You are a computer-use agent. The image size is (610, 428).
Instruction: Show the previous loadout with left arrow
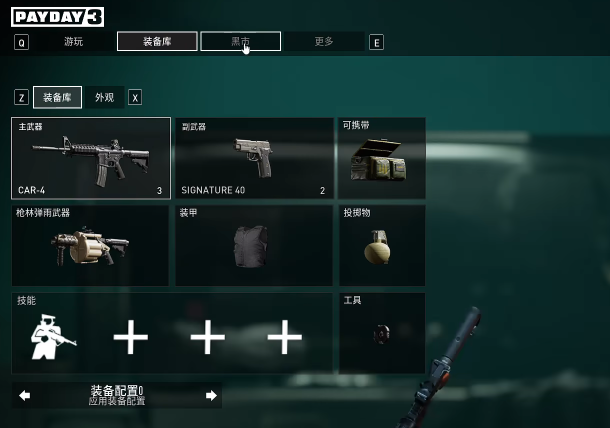pyautogui.click(x=24, y=396)
